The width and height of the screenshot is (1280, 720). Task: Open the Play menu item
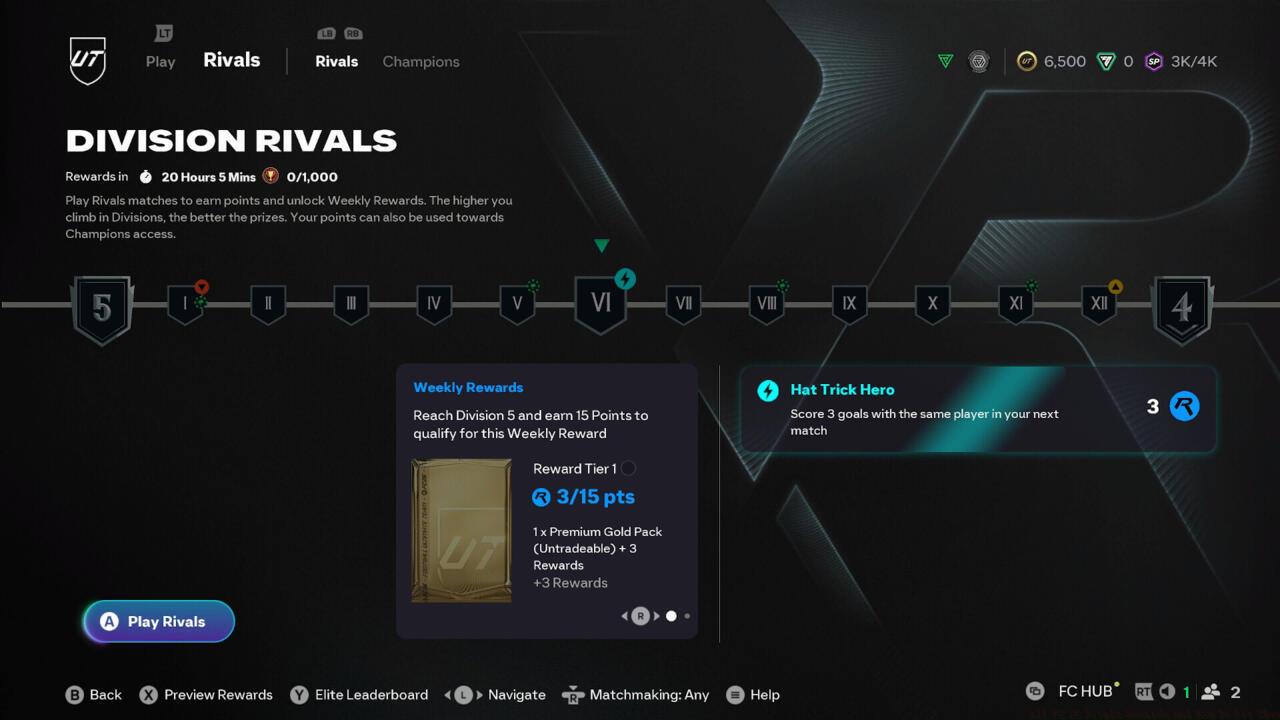tap(160, 61)
